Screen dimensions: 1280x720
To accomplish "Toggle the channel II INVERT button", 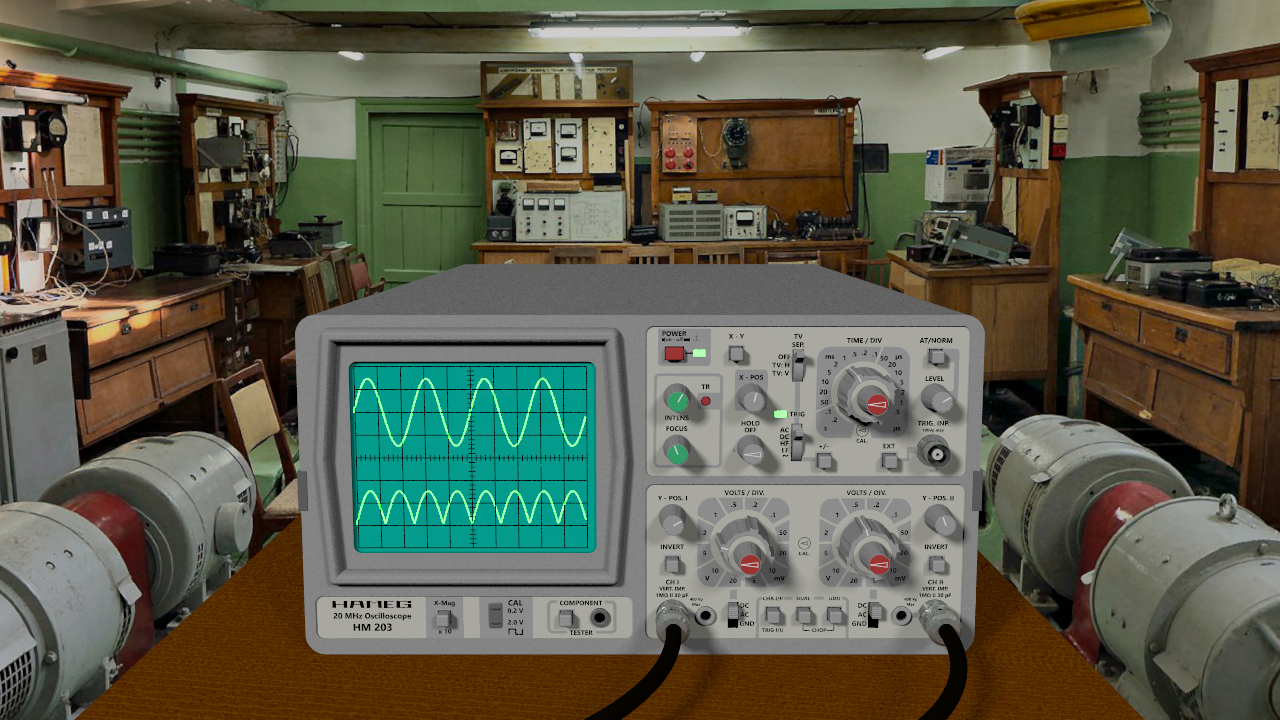I will pos(936,565).
